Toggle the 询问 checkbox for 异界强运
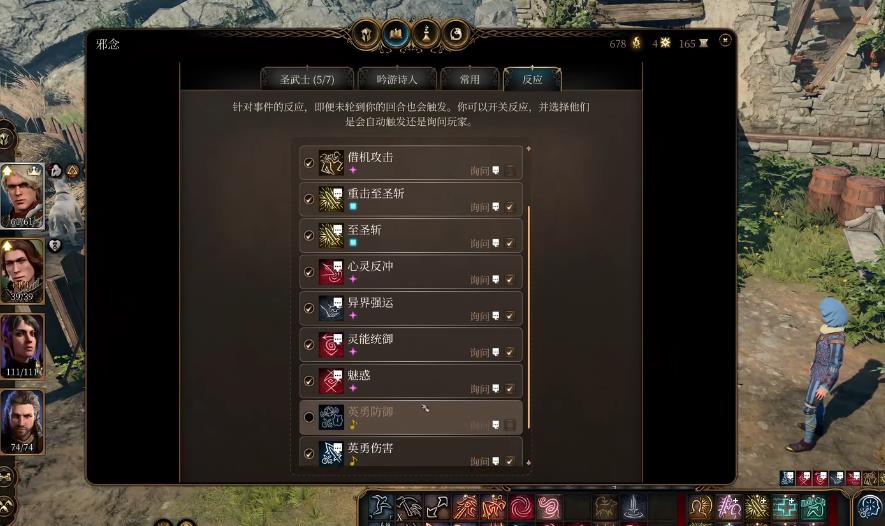 510,316
